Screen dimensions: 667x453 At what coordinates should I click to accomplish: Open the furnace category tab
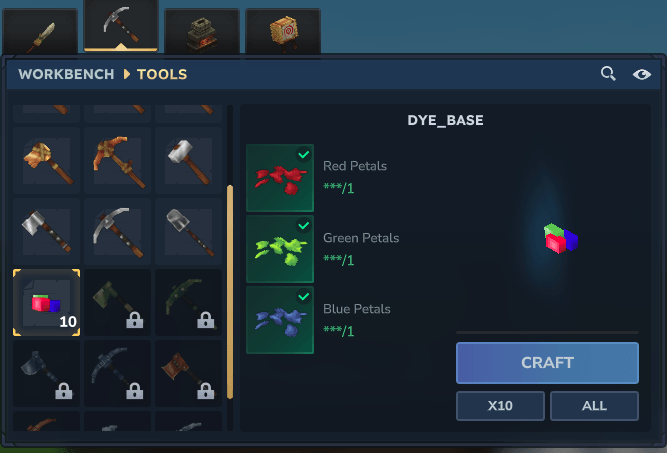click(201, 33)
